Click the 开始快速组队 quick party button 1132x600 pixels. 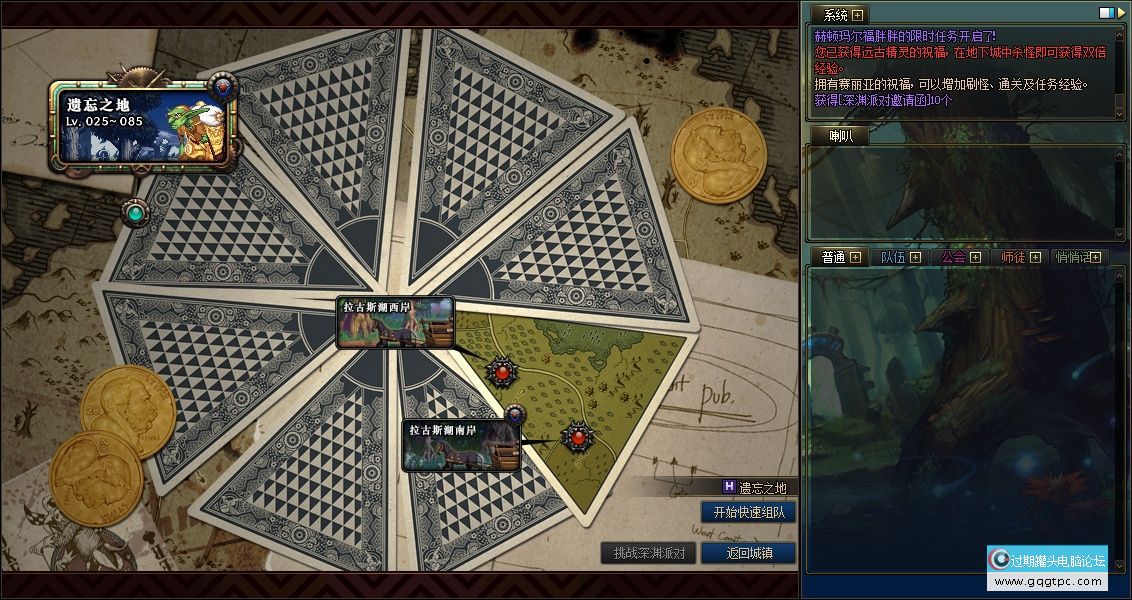point(749,512)
